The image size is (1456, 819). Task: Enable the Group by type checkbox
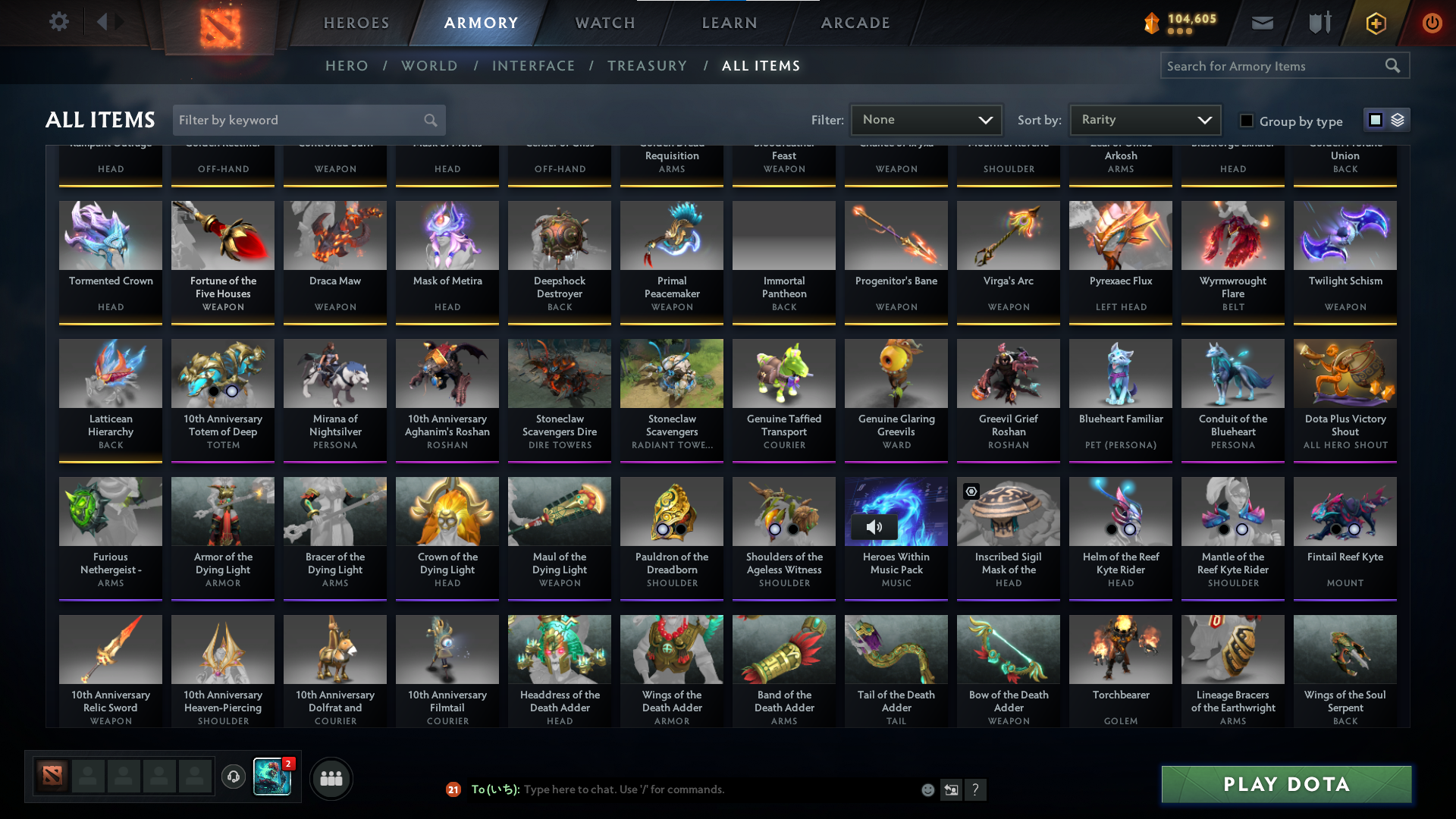tap(1246, 121)
